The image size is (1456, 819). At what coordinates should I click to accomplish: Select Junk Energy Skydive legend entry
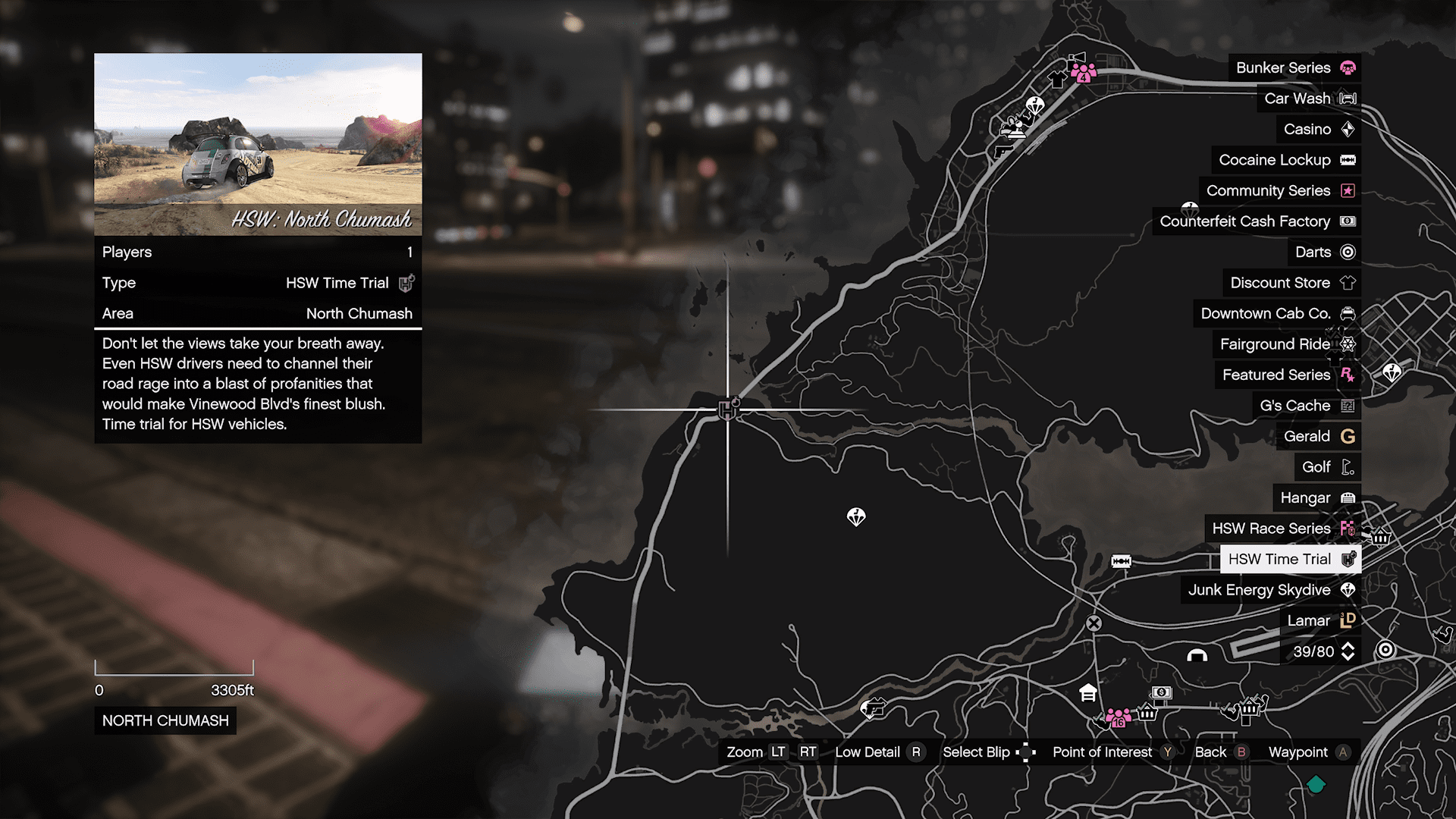(x=1270, y=590)
